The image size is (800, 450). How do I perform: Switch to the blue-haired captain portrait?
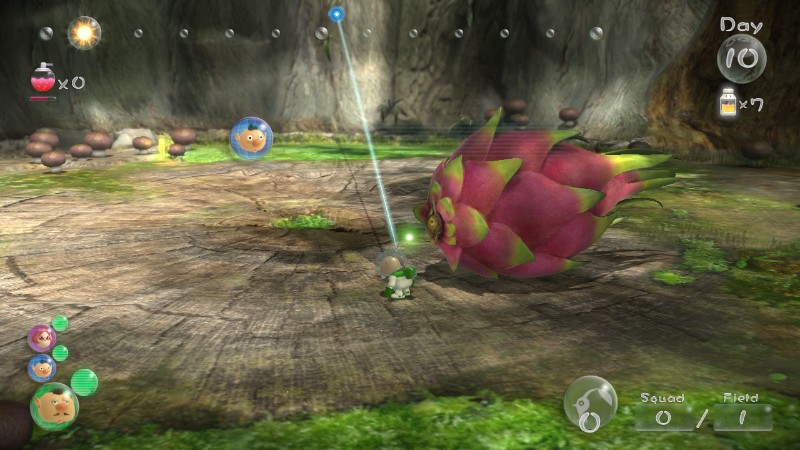[x=41, y=368]
